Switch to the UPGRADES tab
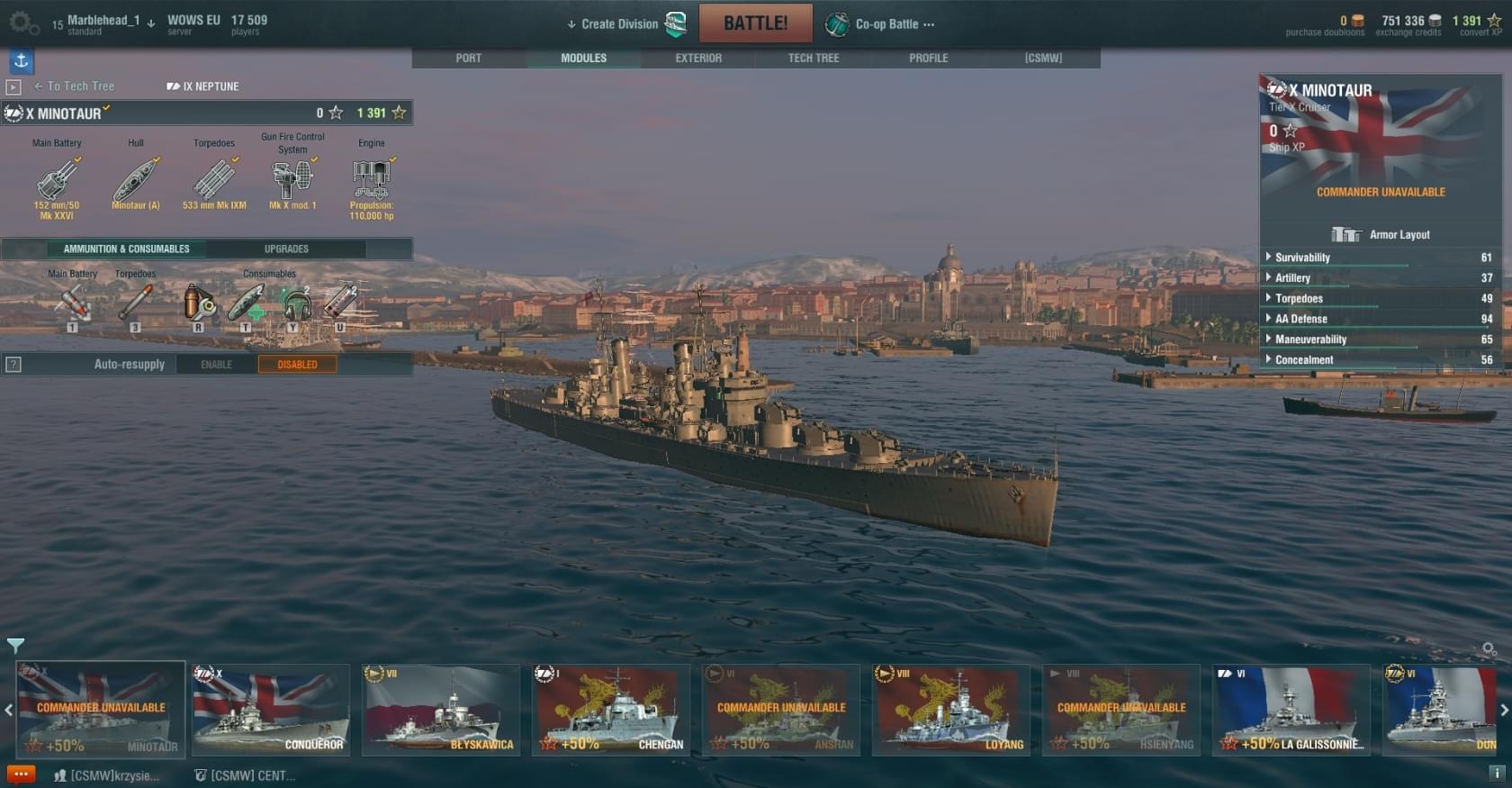The image size is (1512, 788). coord(286,249)
